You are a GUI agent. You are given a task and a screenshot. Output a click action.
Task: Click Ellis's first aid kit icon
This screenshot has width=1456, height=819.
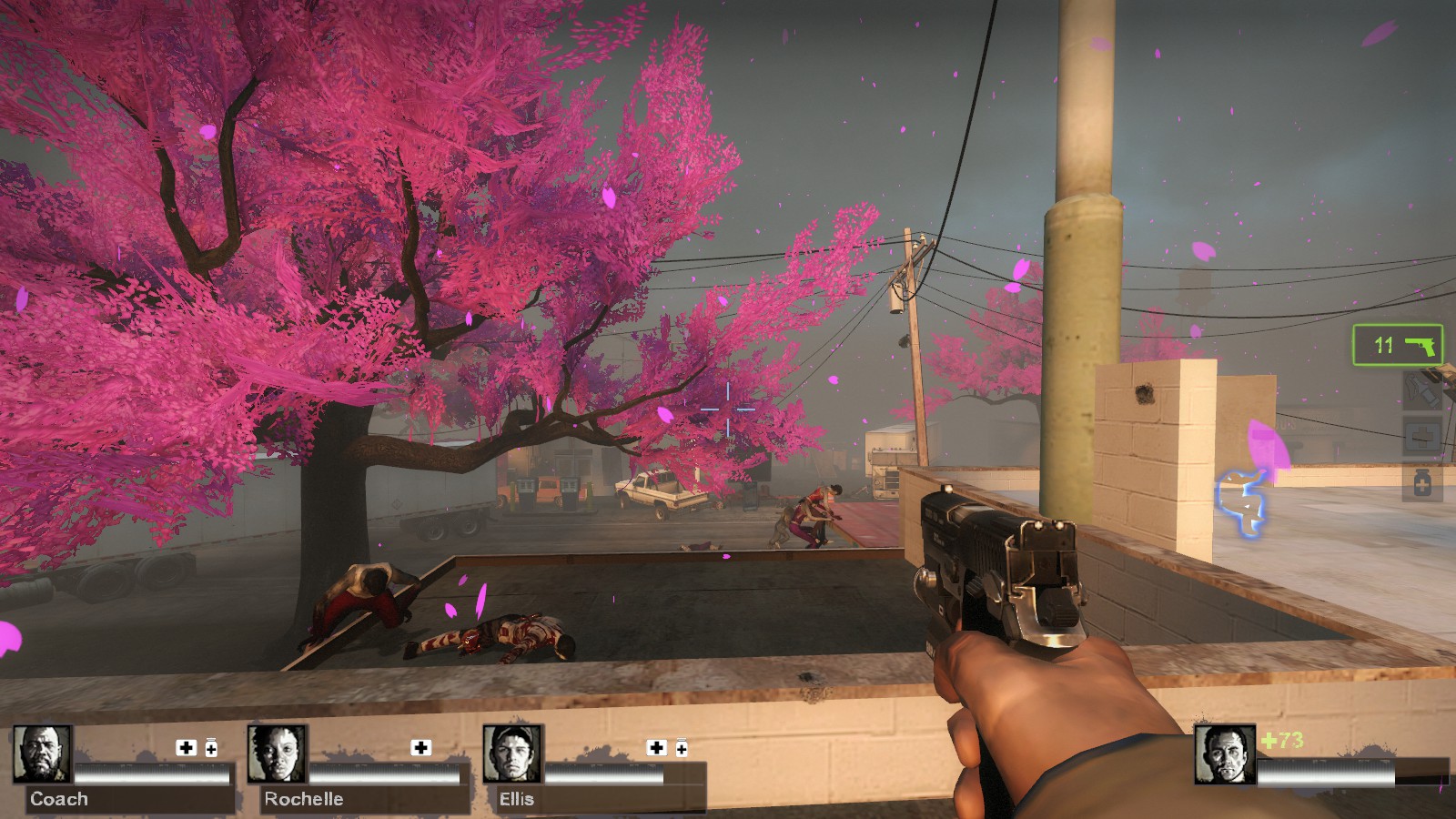656,747
